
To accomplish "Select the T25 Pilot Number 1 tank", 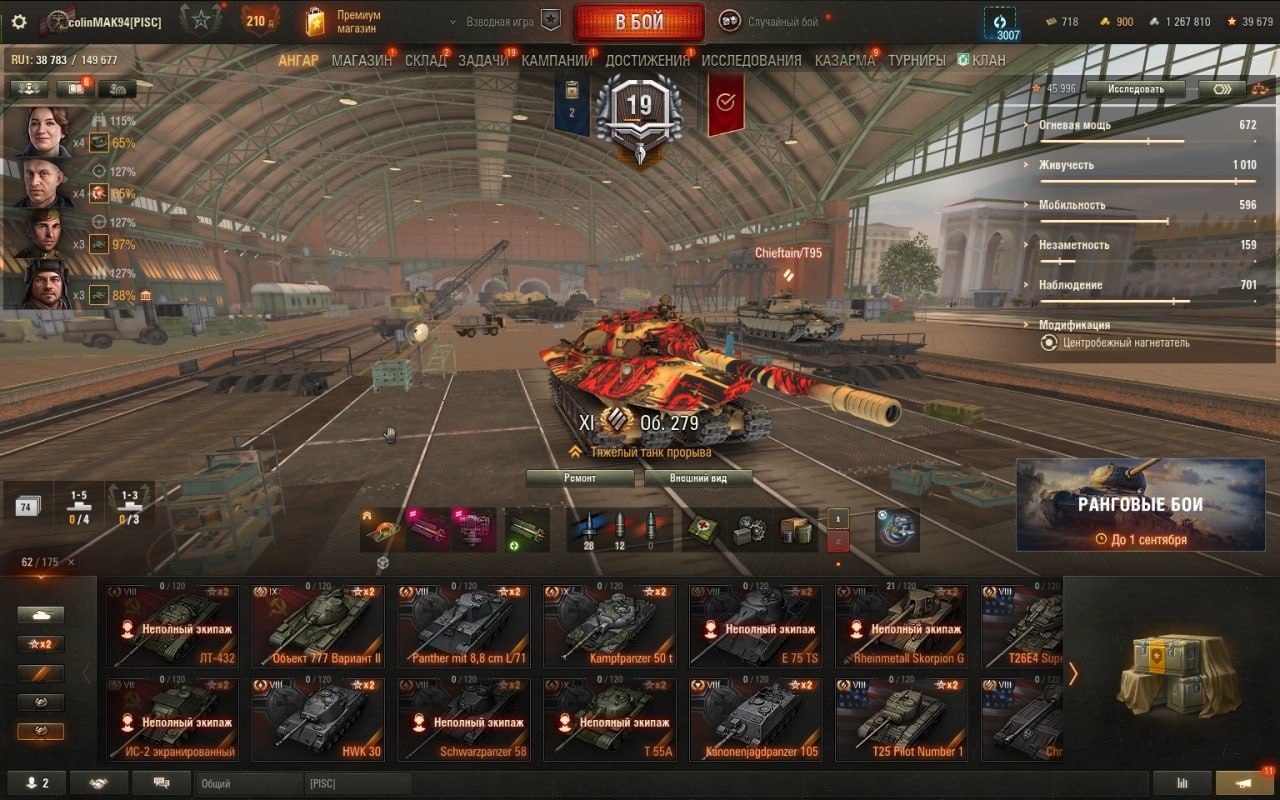I will click(x=901, y=720).
